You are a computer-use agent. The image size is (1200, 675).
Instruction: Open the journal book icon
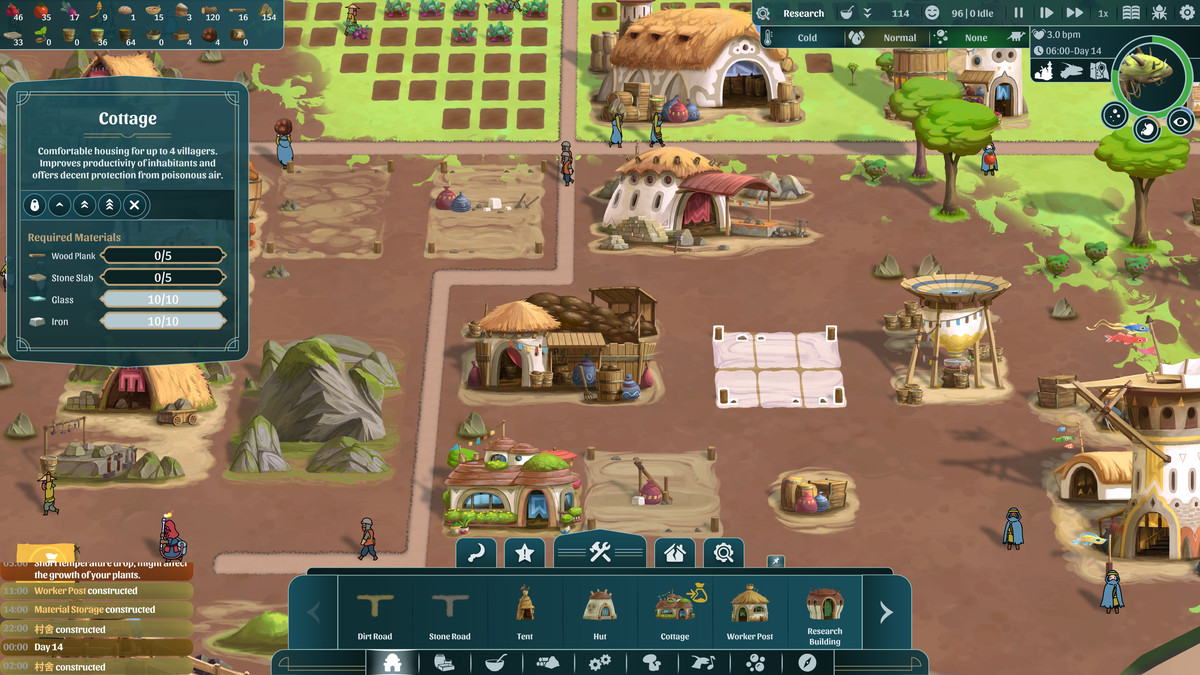[x=1131, y=14]
